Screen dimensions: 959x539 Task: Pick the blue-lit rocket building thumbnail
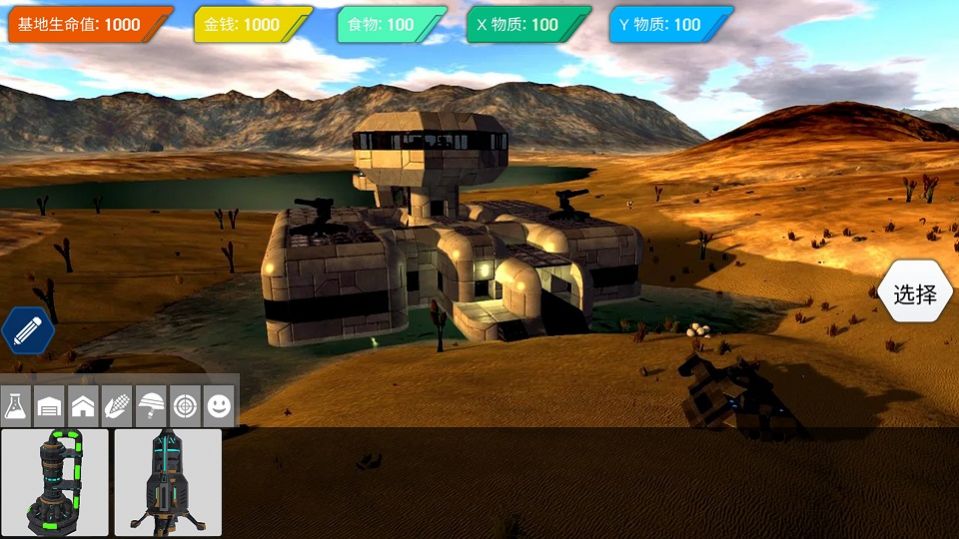[x=167, y=482]
